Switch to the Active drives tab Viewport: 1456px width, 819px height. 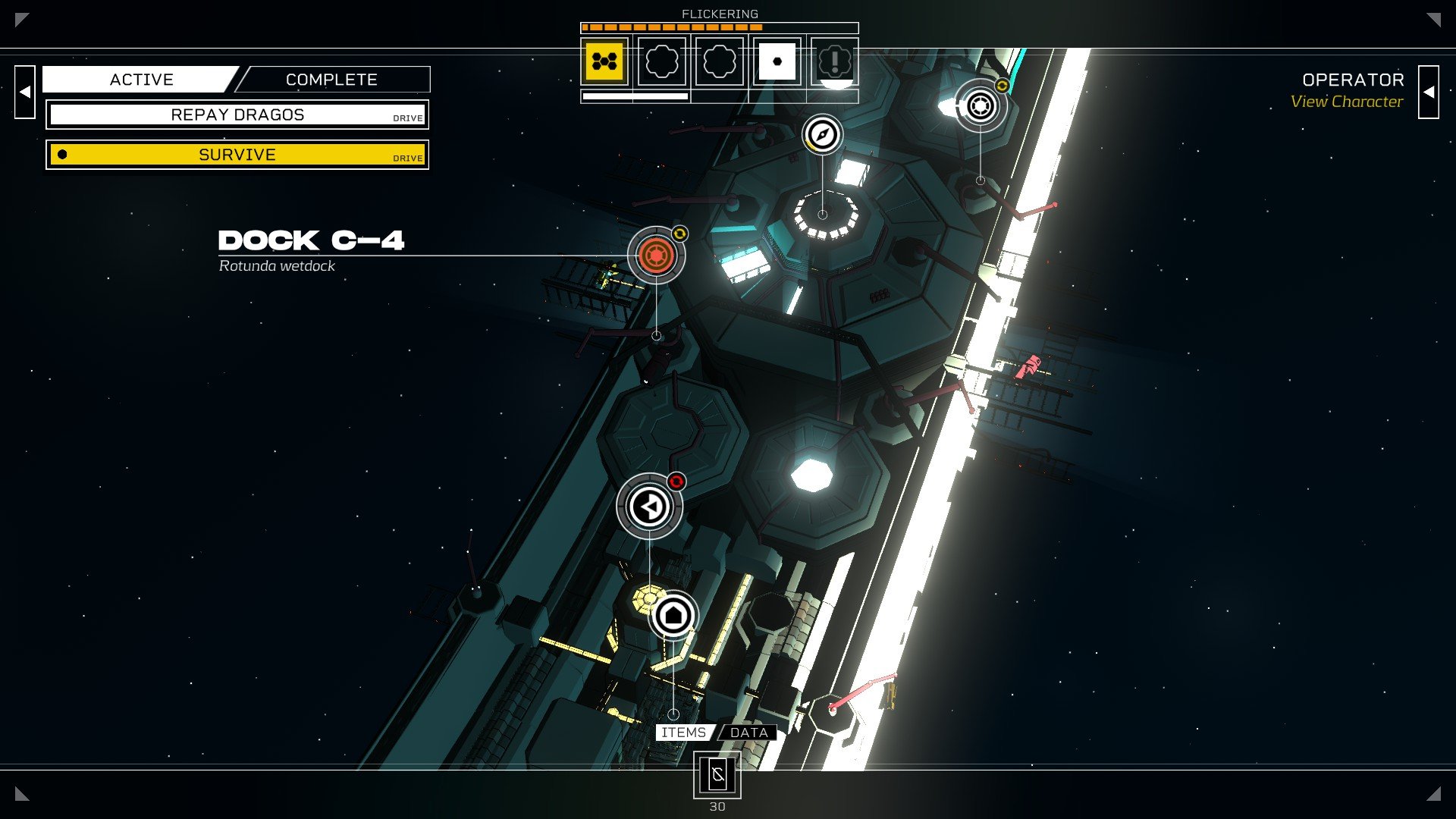[x=141, y=80]
